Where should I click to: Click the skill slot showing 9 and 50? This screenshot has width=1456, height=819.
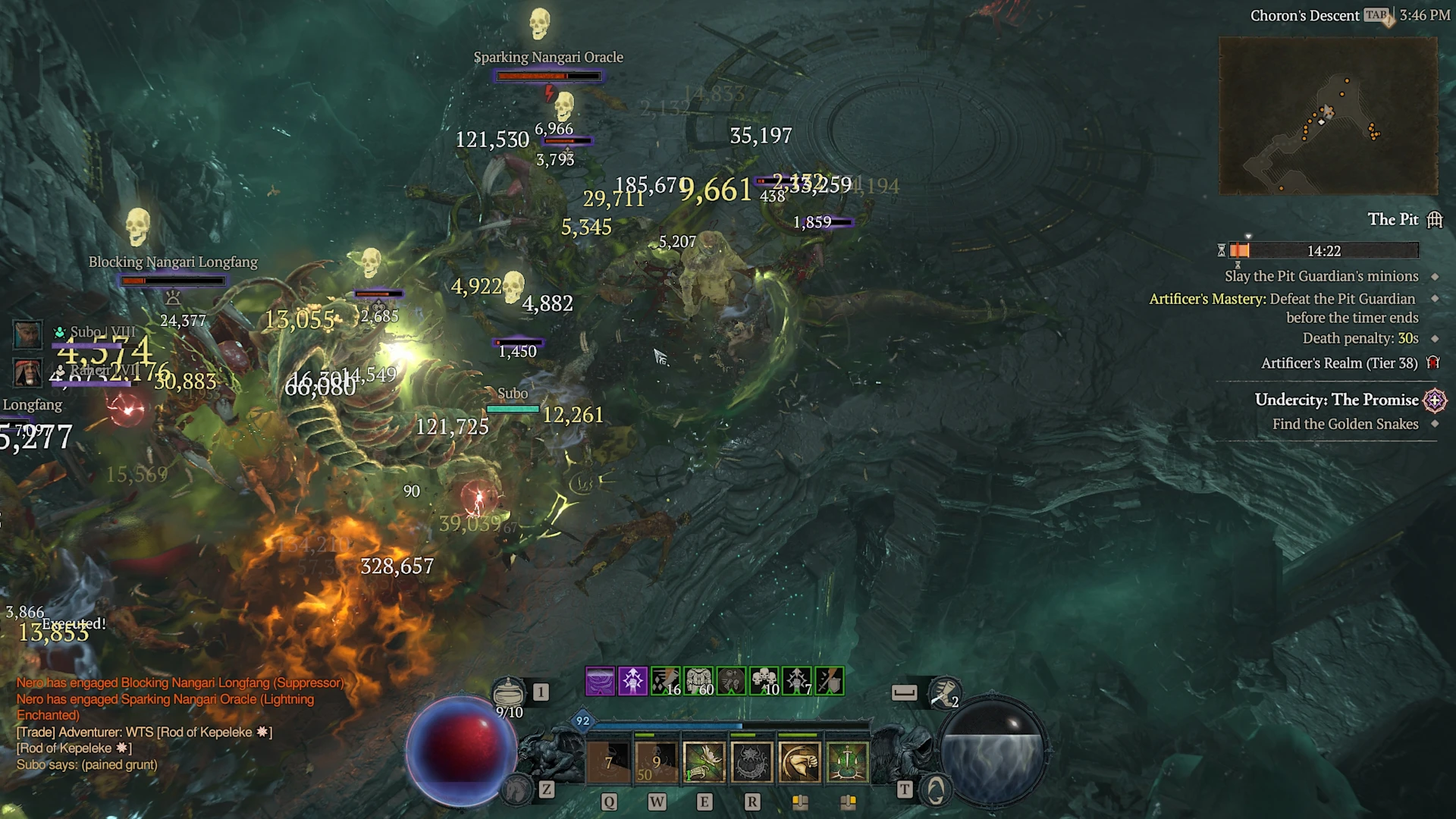click(x=656, y=761)
